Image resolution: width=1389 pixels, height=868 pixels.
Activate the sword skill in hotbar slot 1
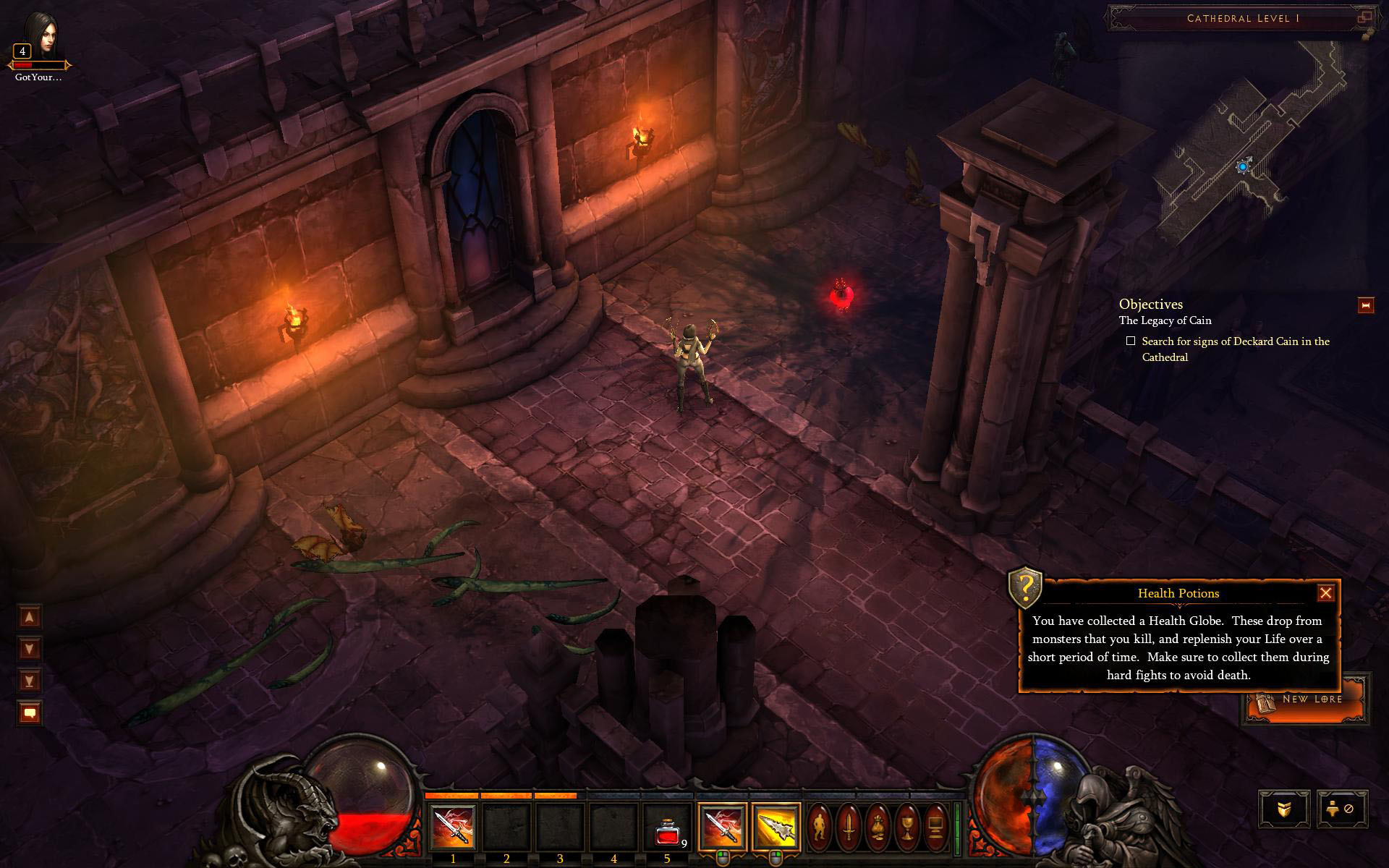point(453,828)
